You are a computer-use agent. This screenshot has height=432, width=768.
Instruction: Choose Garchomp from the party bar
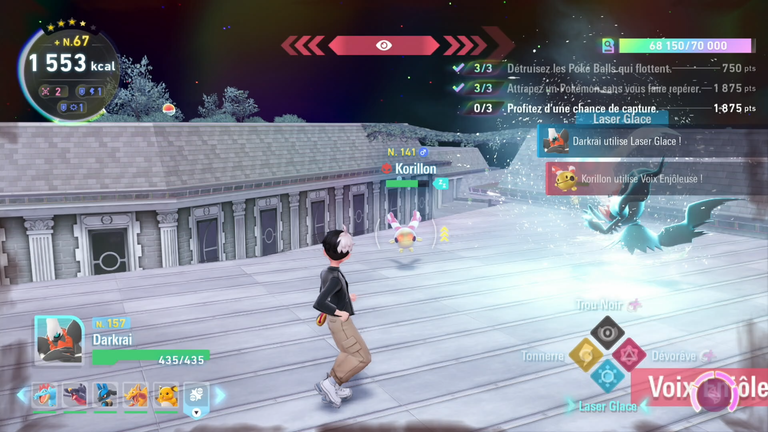(75, 396)
